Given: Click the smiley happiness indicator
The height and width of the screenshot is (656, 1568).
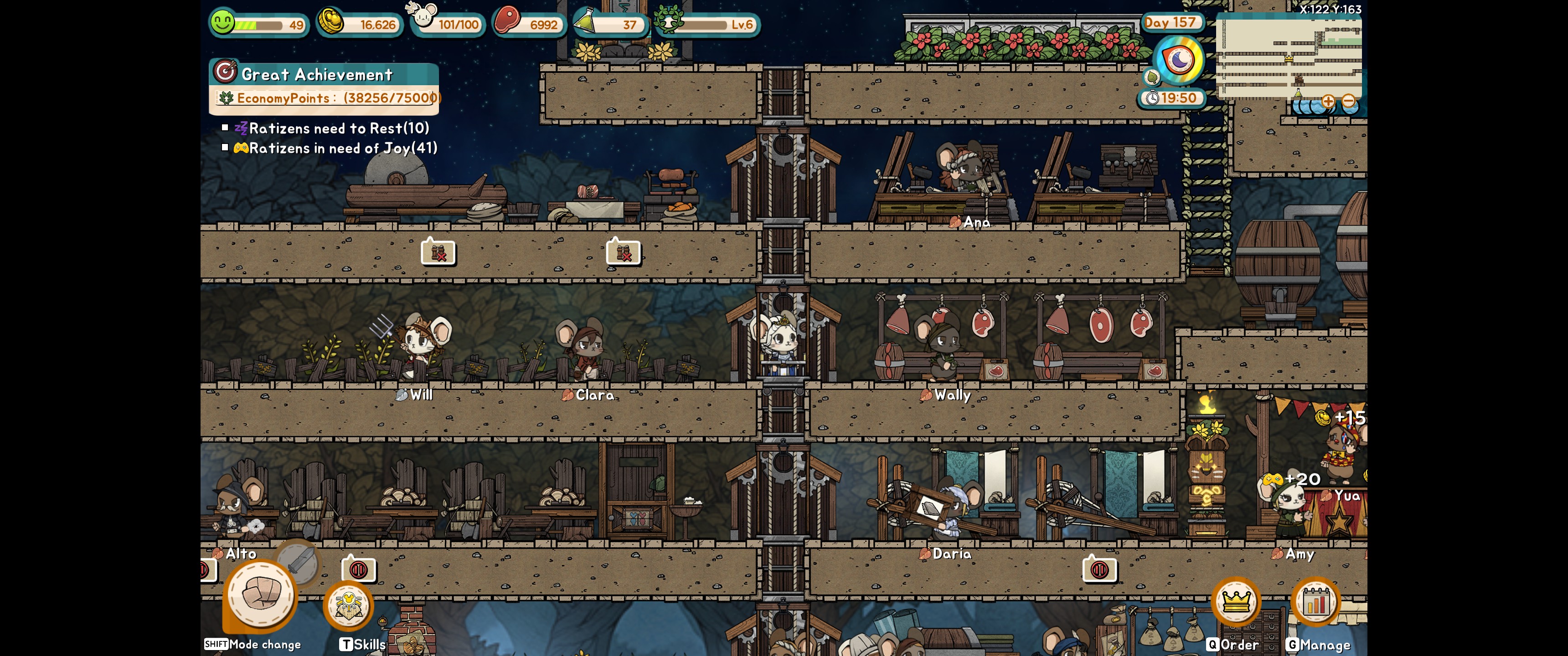Looking at the screenshot, I should coord(222,23).
